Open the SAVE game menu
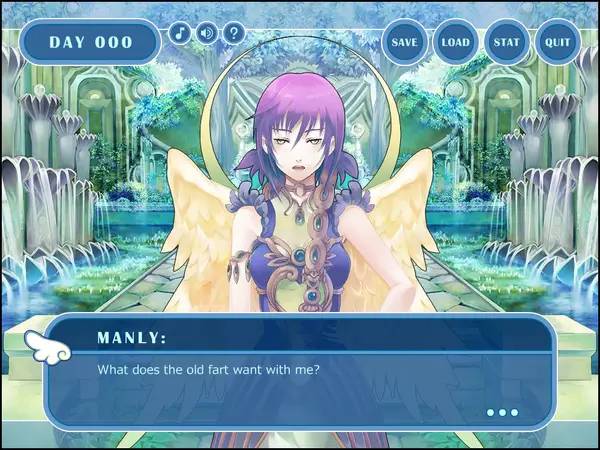600x450 pixels. click(404, 43)
